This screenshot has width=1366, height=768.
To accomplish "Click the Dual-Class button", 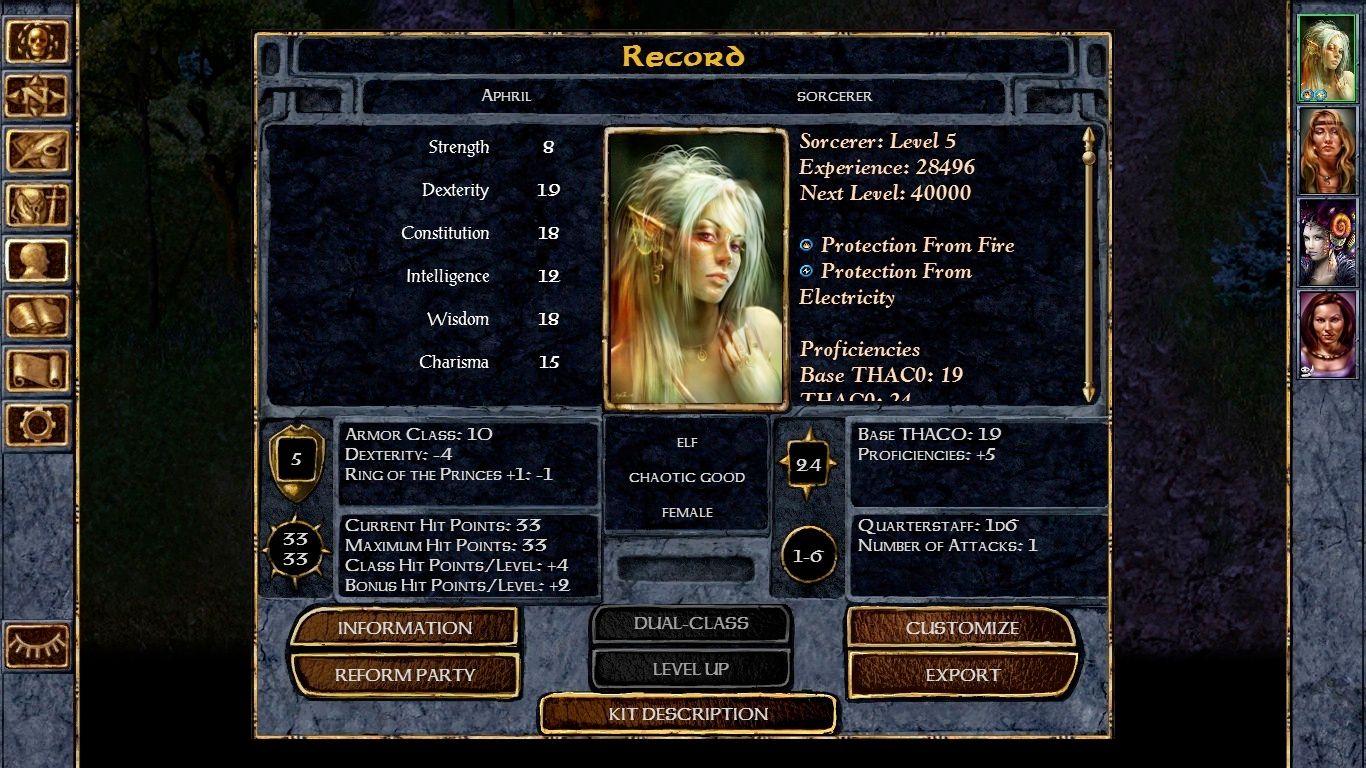I will (x=690, y=623).
